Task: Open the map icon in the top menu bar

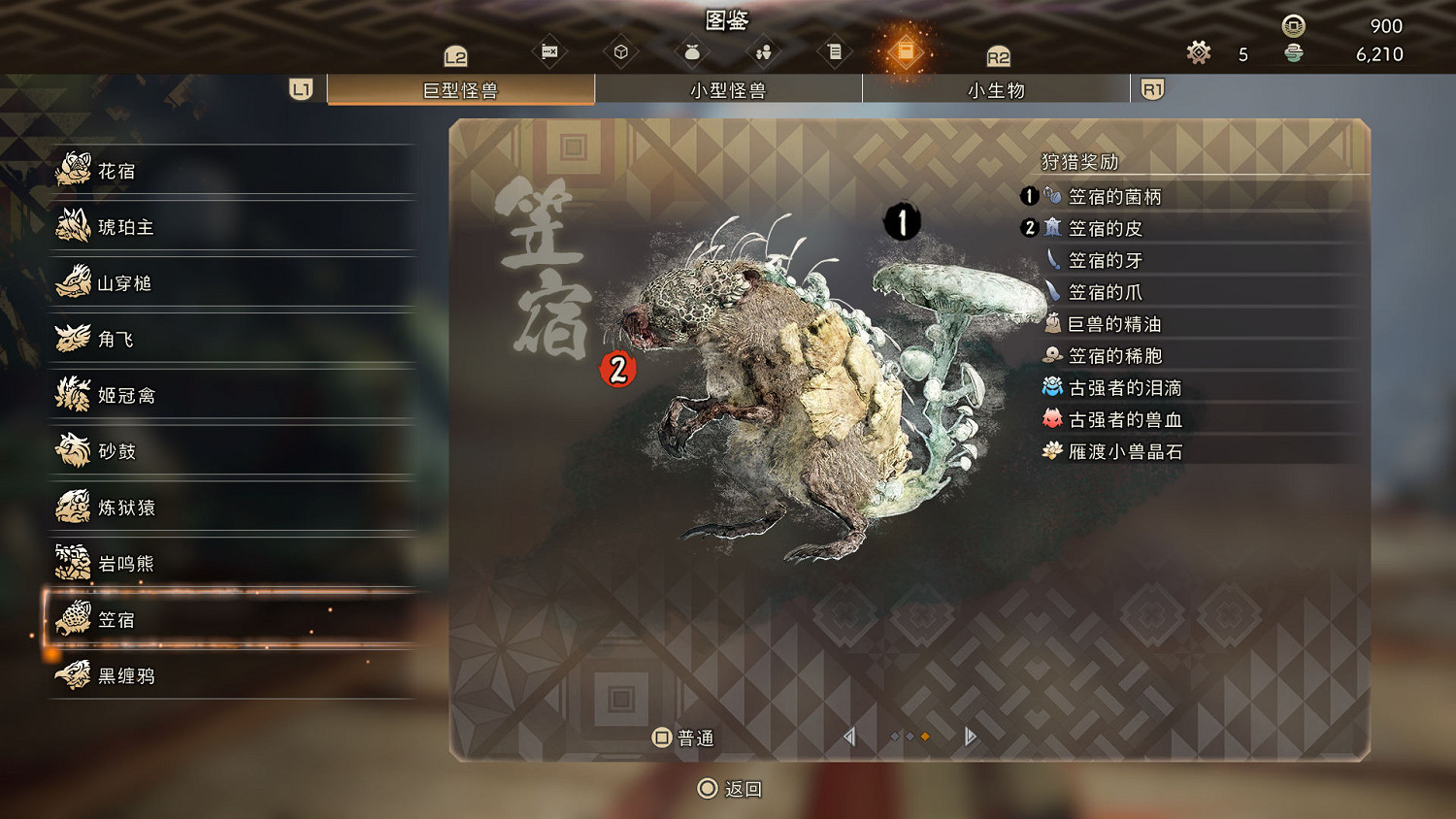Action: coord(548,50)
